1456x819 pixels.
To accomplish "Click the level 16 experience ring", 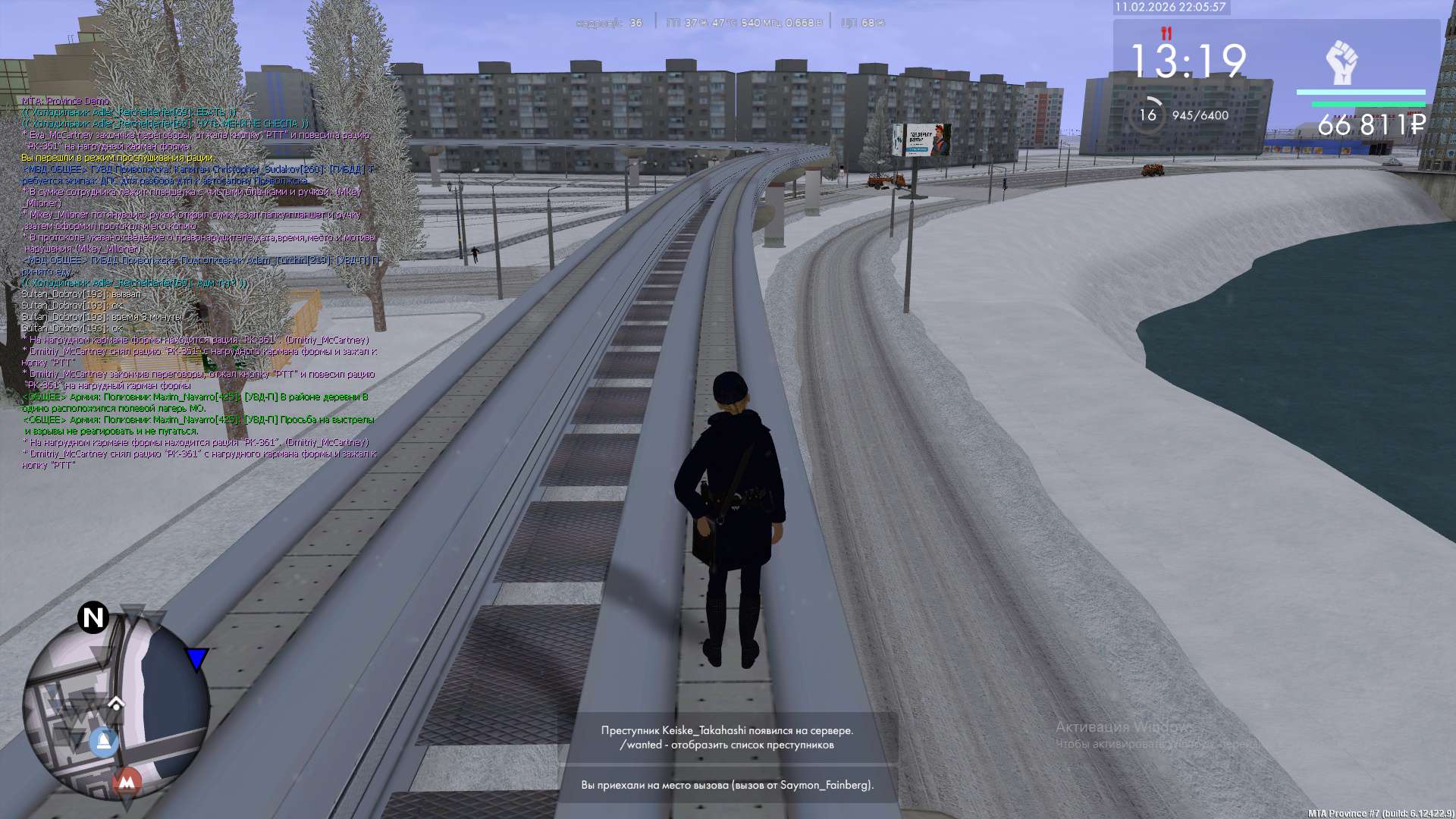I will (1148, 115).
